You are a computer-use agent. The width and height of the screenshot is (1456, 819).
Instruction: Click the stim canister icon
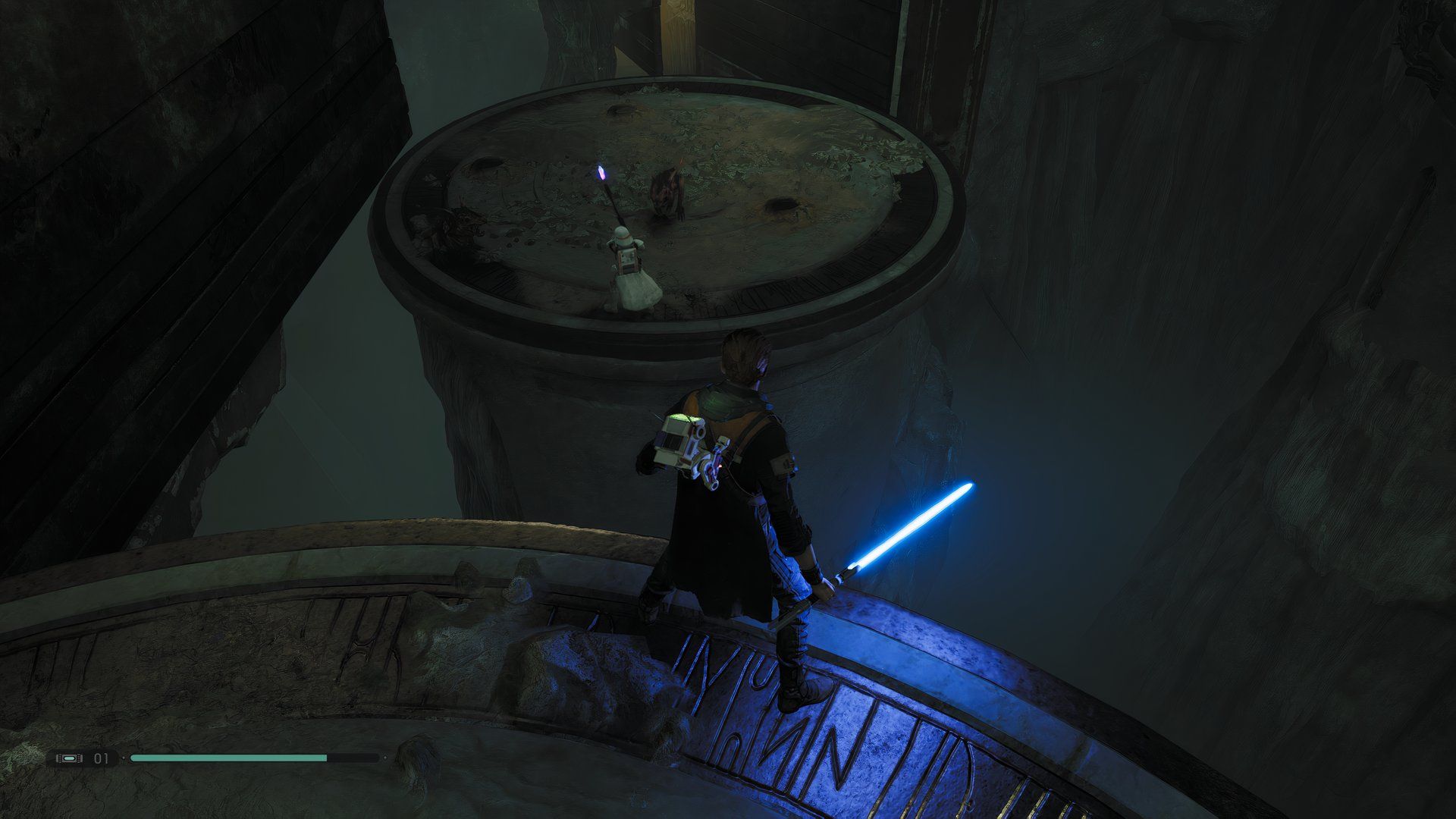[x=70, y=758]
